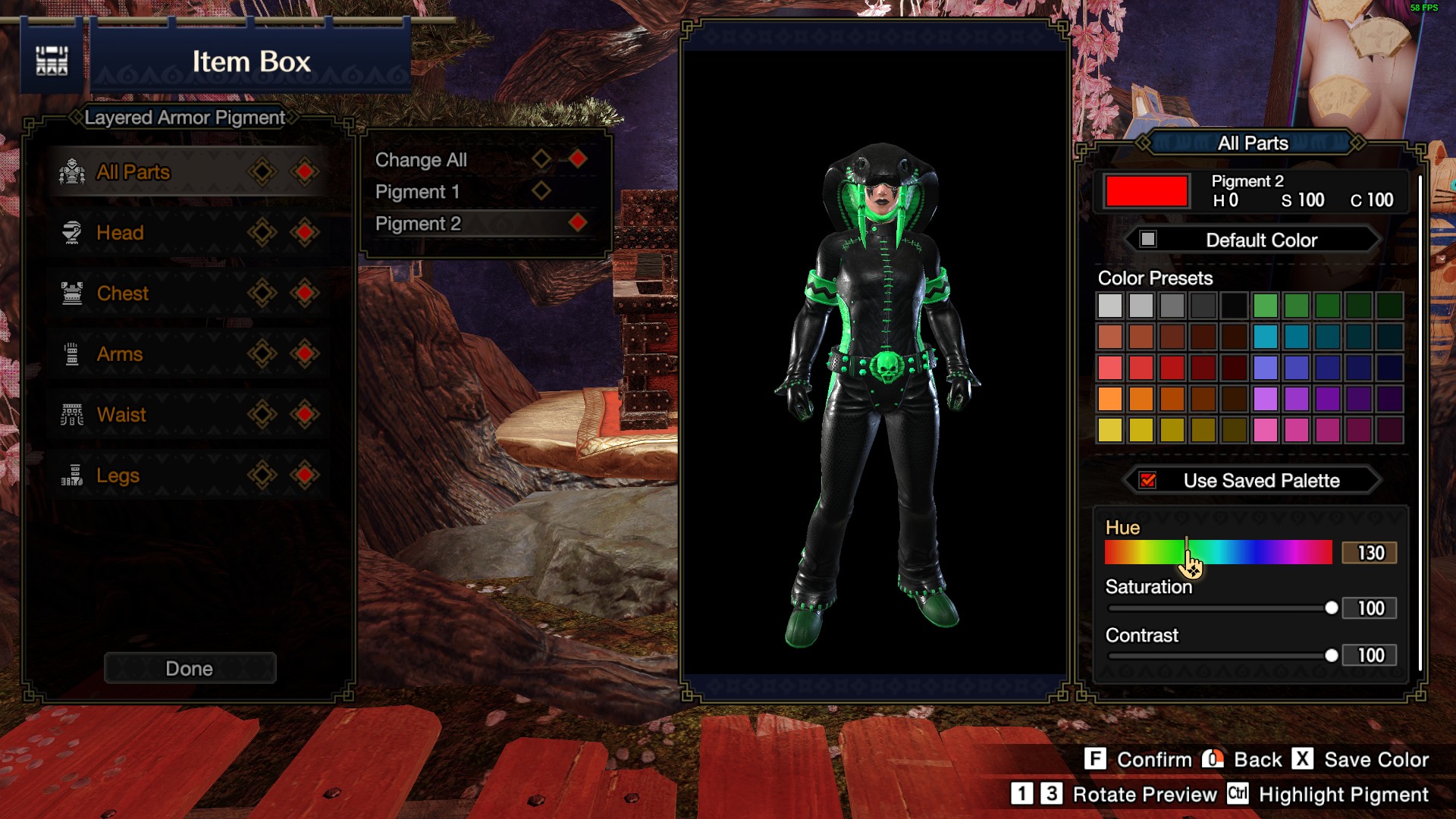1456x819 pixels.
Task: Select the Legs armor piece icon
Action: pyautogui.click(x=73, y=474)
